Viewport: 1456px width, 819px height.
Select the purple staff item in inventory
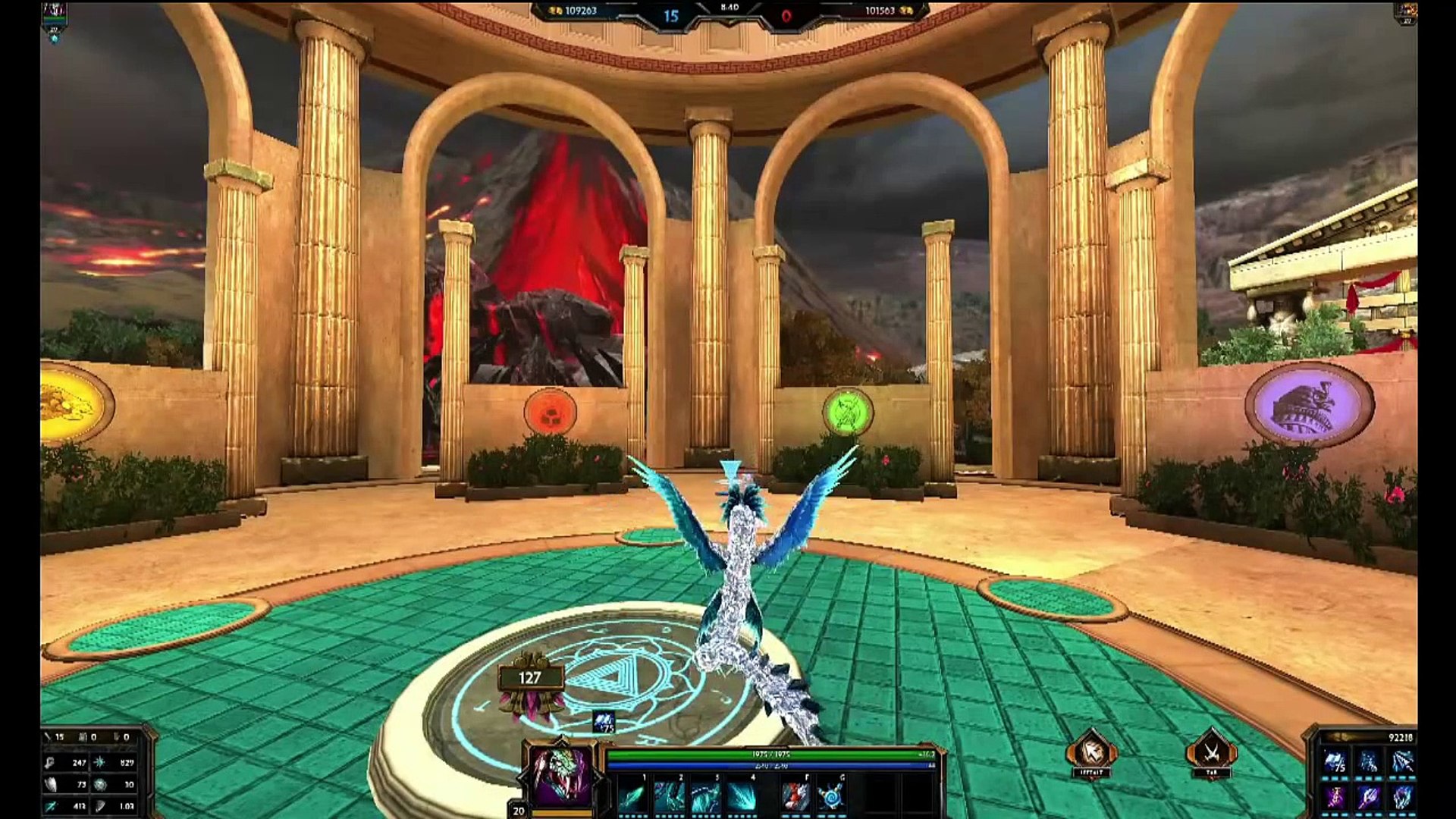point(1335,798)
